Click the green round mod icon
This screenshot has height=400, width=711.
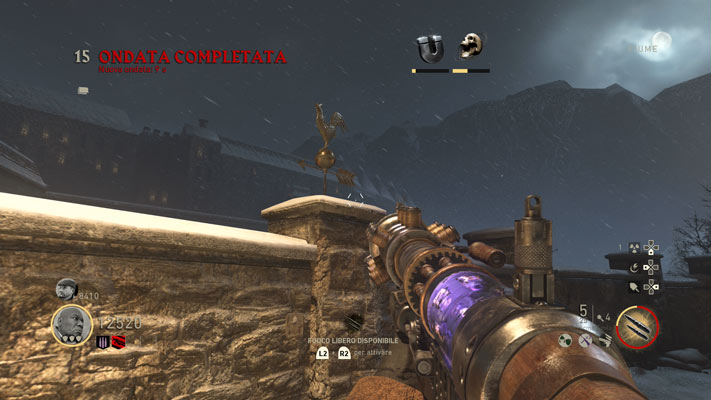point(565,340)
